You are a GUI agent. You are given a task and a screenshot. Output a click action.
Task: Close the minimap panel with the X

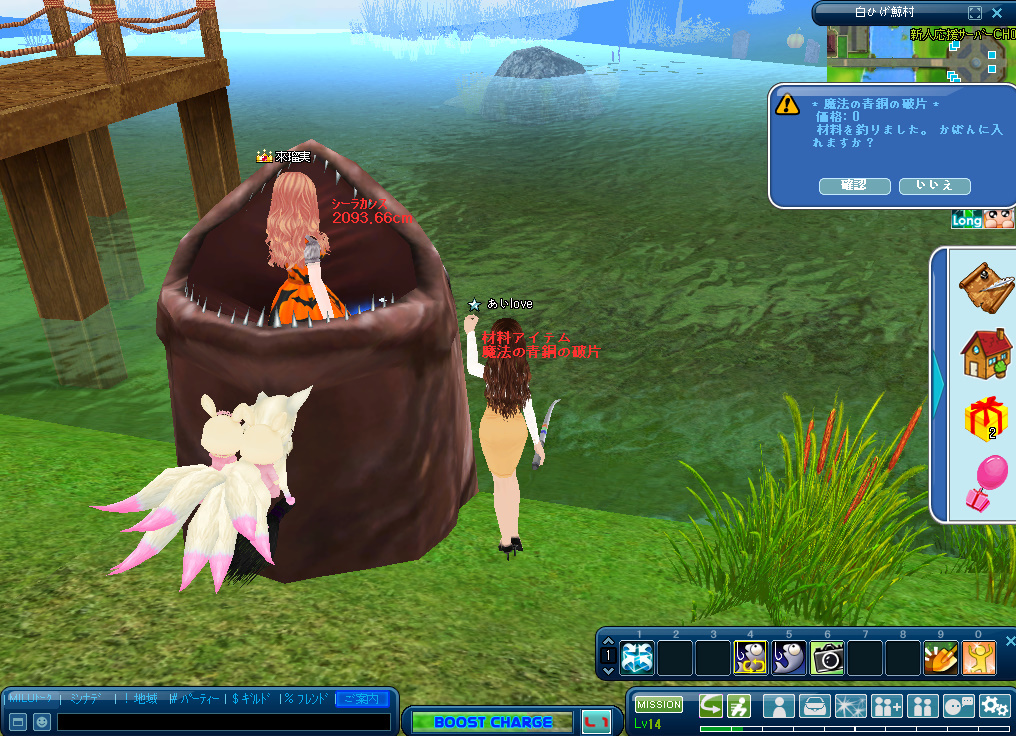click(997, 13)
